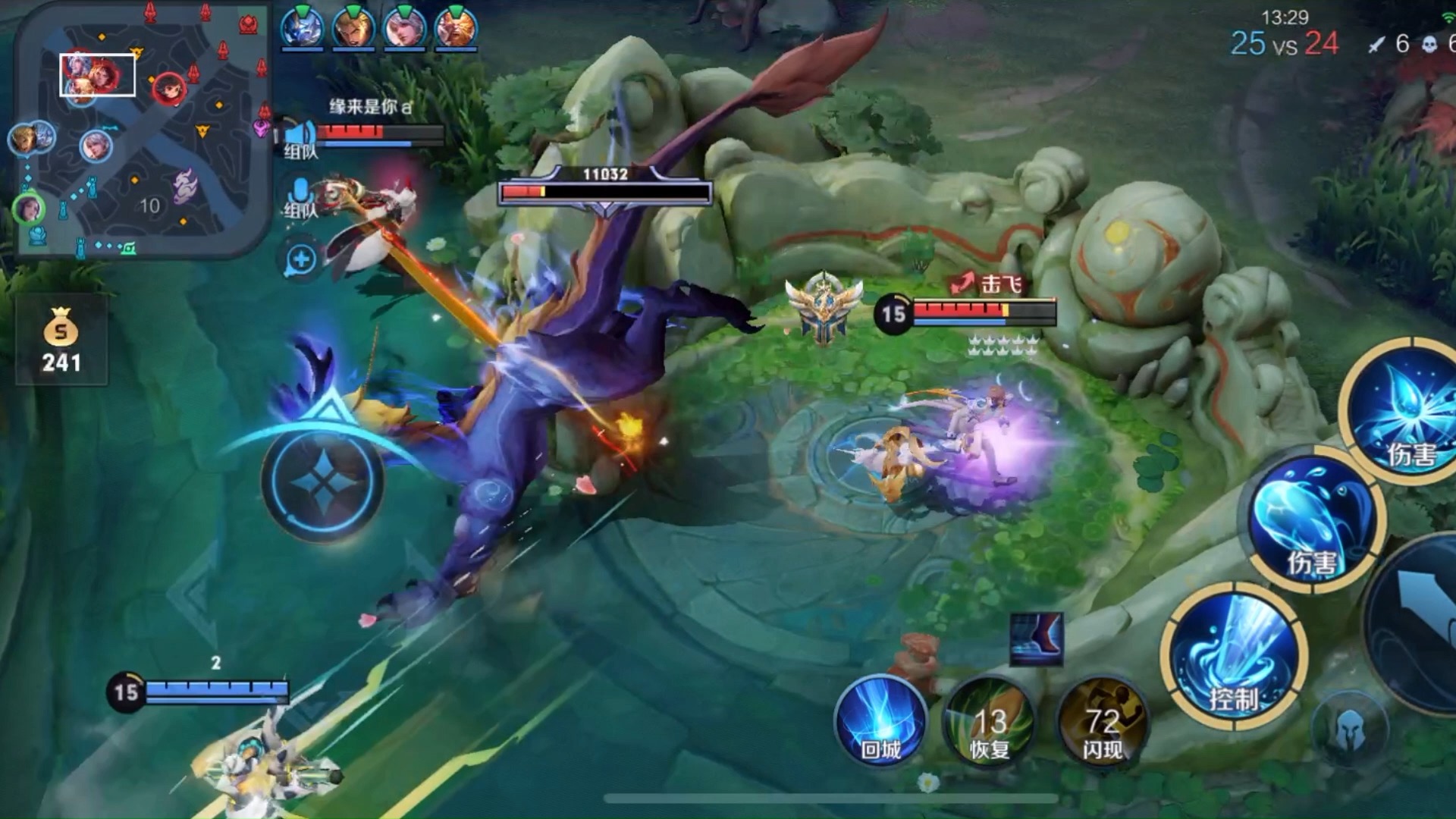Image resolution: width=1456 pixels, height=819 pixels.
Task: Tap the helmet target-hero button
Action: [1350, 727]
